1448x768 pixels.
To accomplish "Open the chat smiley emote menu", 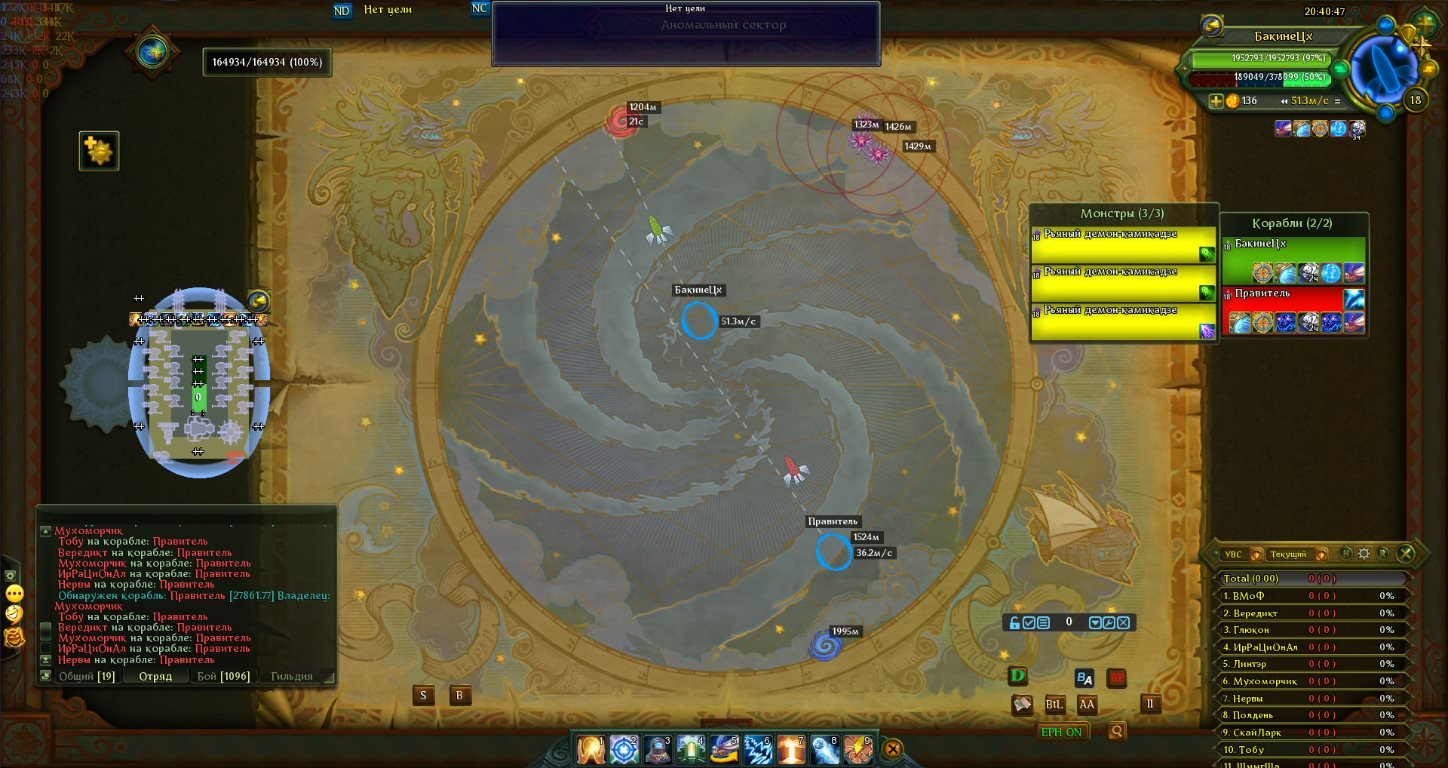I will (14, 593).
